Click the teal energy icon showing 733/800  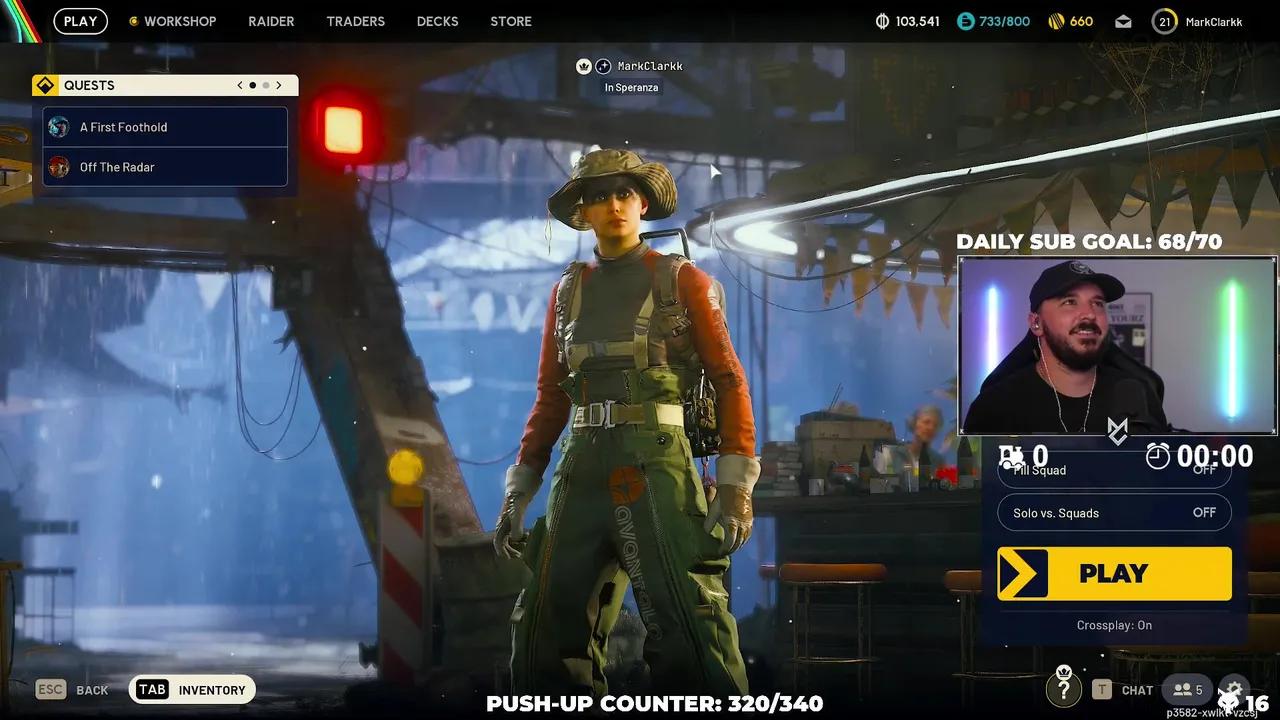pos(967,20)
